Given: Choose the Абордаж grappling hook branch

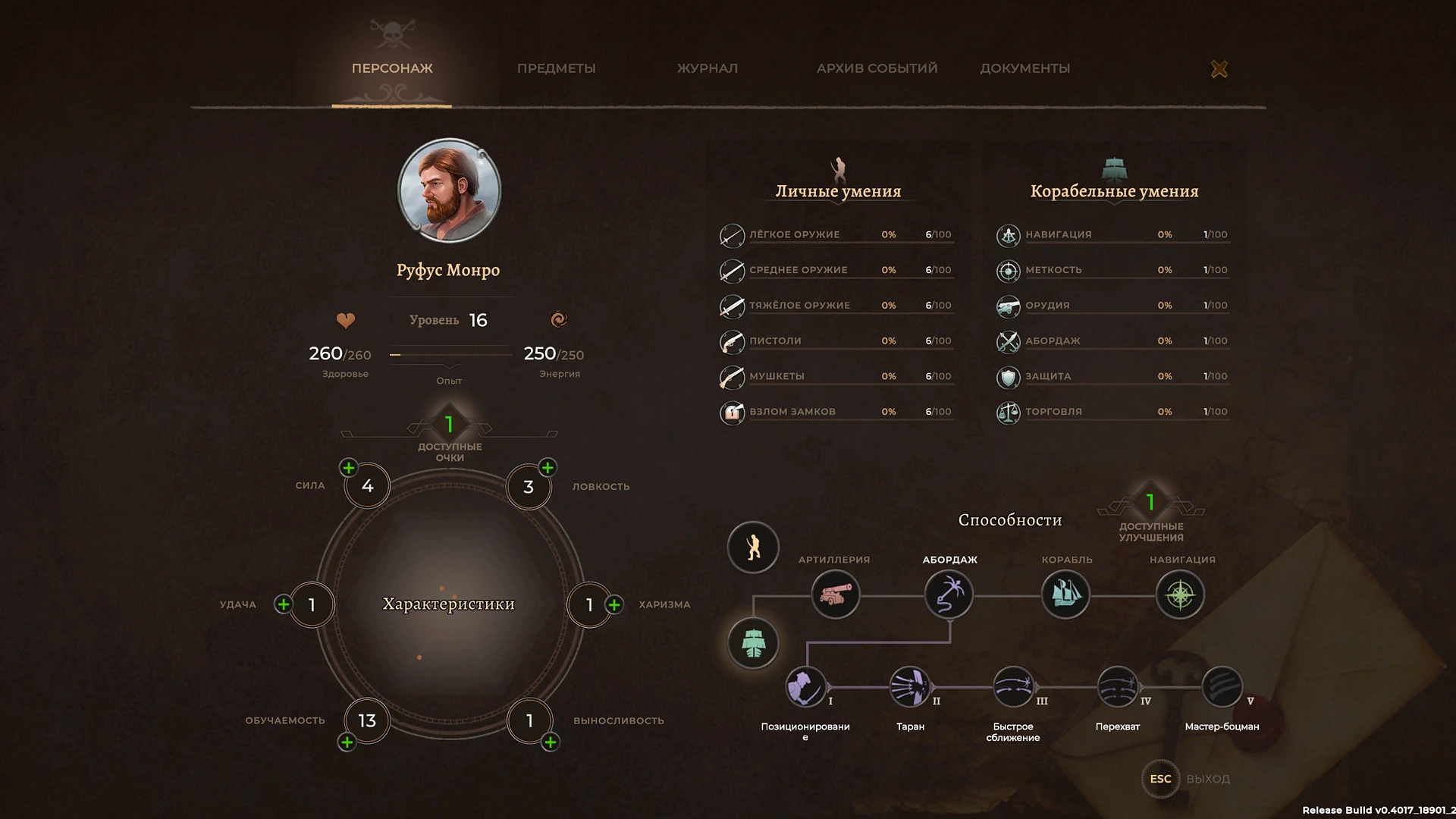Looking at the screenshot, I should (949, 595).
